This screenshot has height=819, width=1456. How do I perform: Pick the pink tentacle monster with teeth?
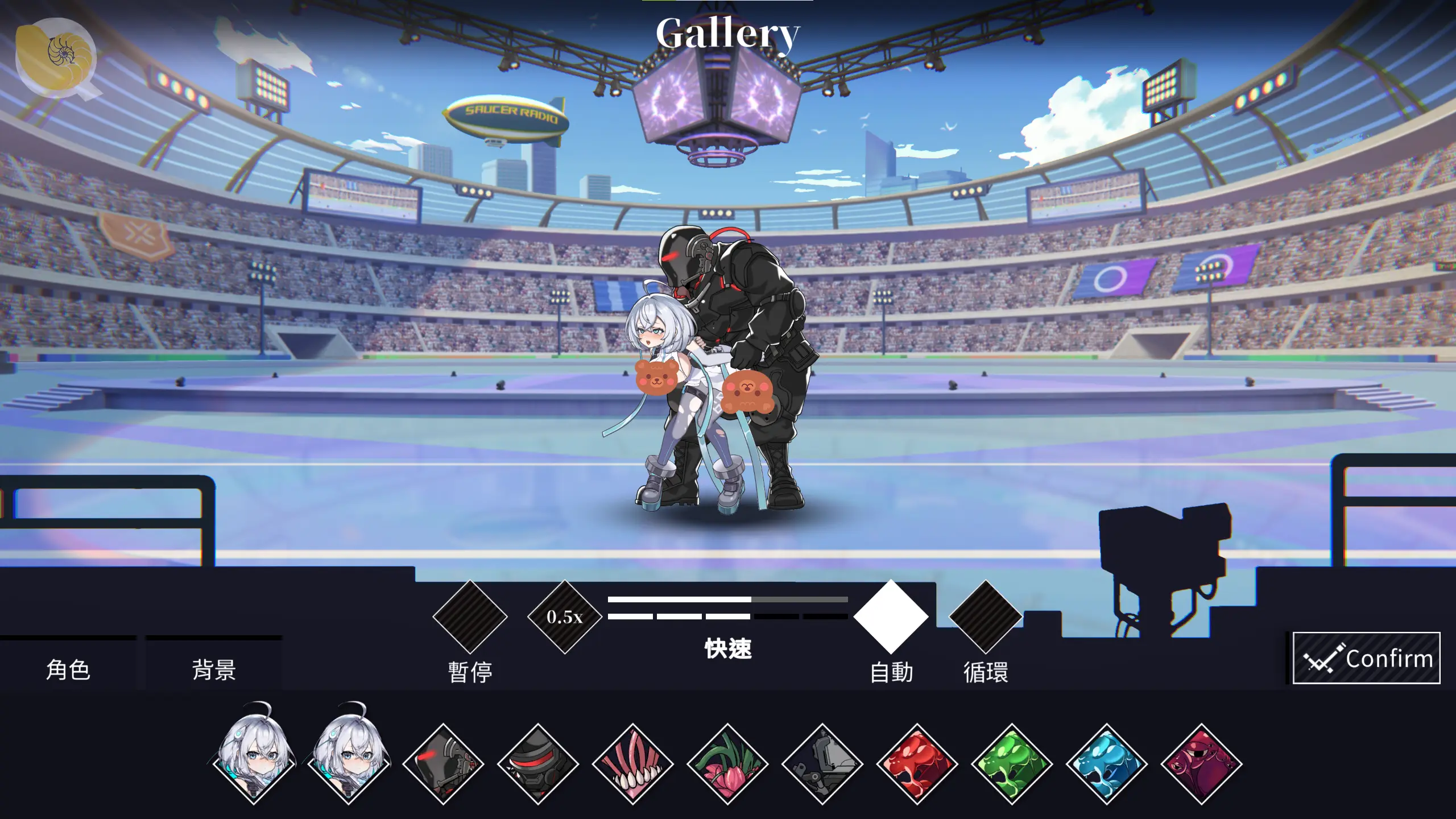(x=633, y=764)
